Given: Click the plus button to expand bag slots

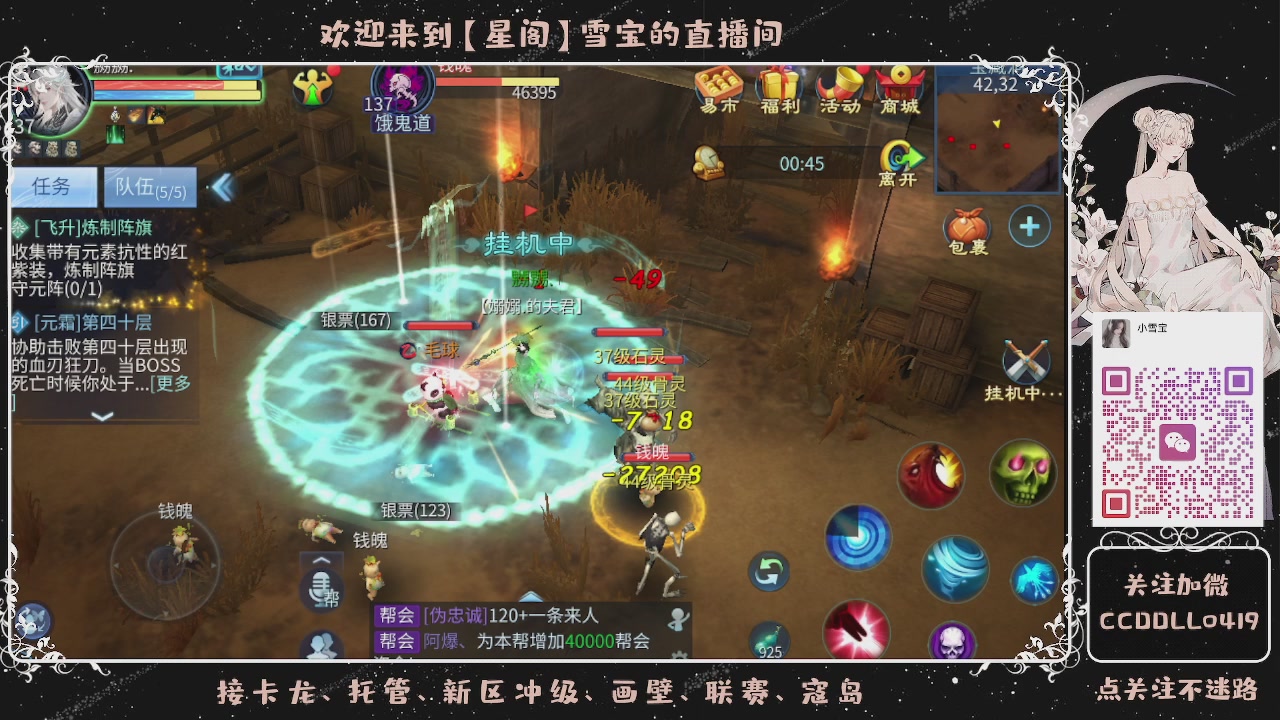Looking at the screenshot, I should coord(1031,226).
